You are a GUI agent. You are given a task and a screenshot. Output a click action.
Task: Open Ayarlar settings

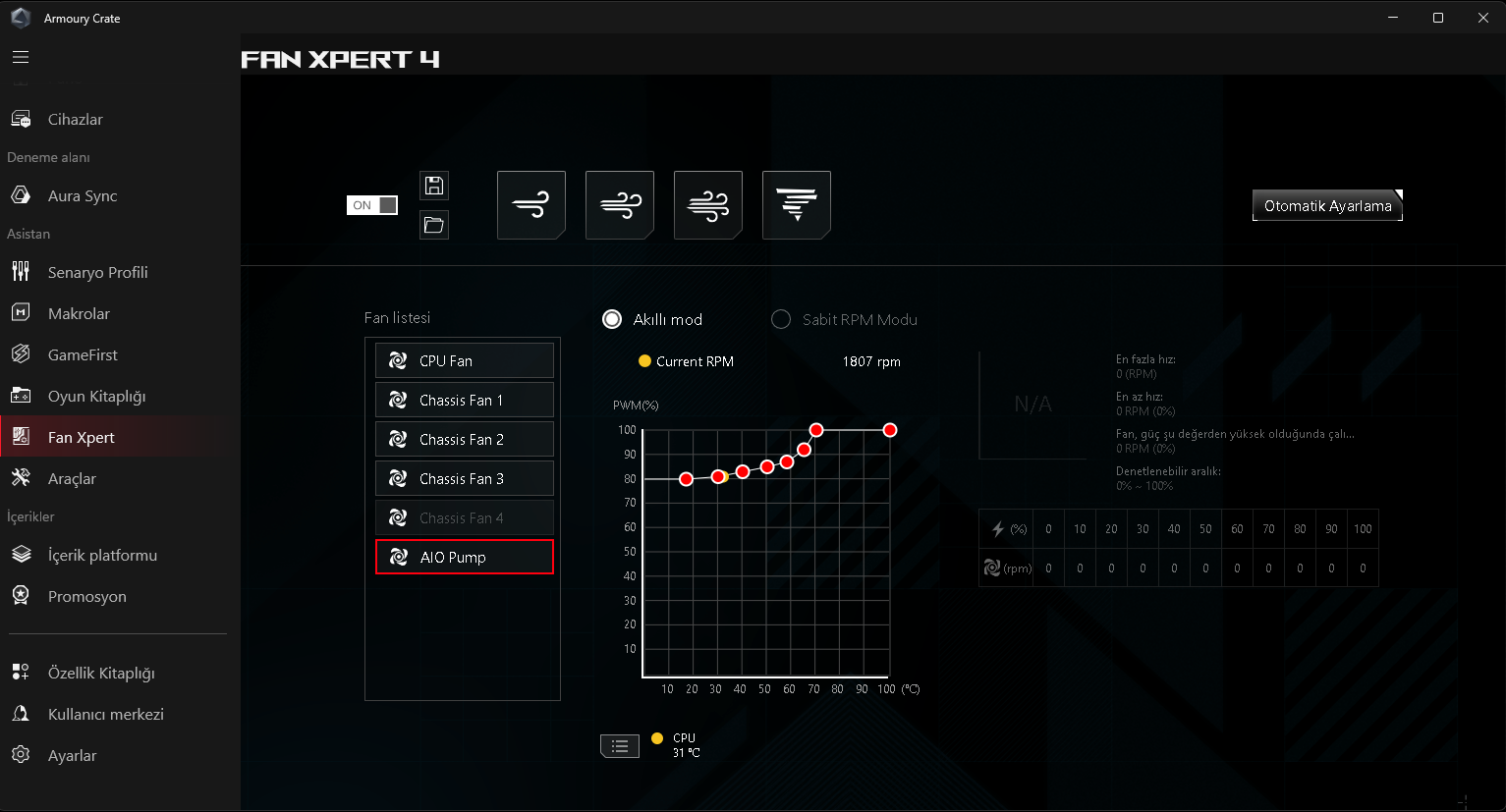(72, 756)
